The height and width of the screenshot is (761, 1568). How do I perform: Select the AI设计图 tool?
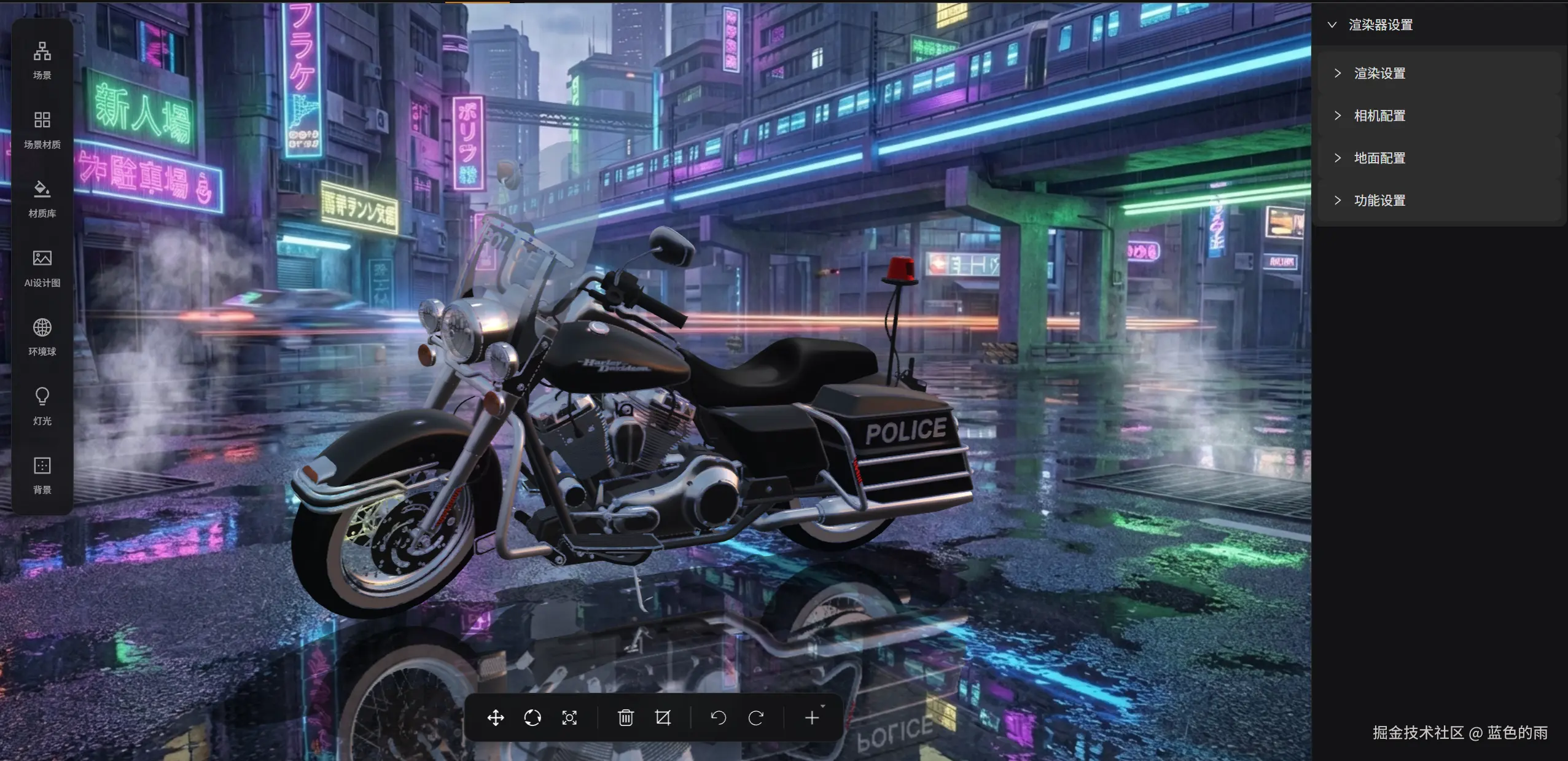tap(42, 268)
